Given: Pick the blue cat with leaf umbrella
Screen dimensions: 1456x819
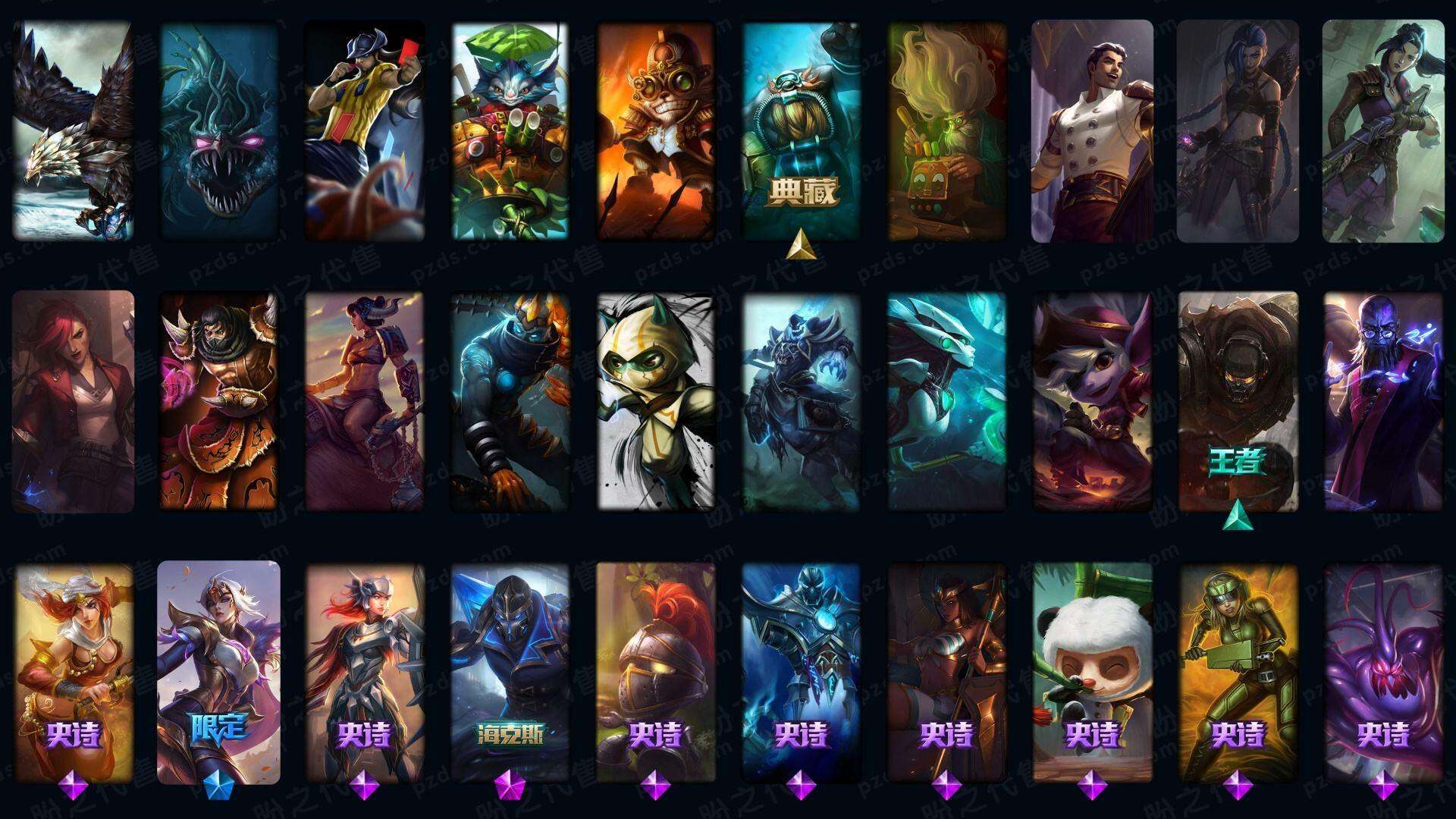Looking at the screenshot, I should [510, 130].
